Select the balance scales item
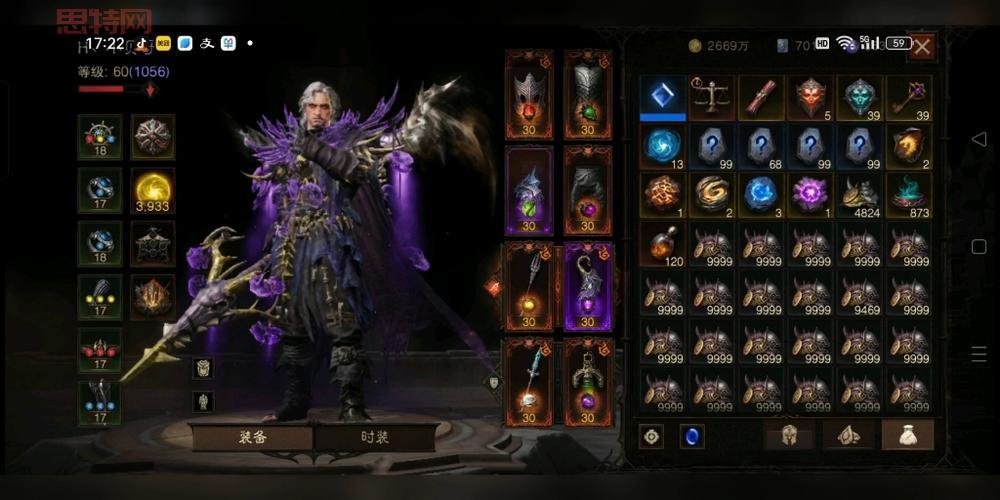 click(712, 97)
